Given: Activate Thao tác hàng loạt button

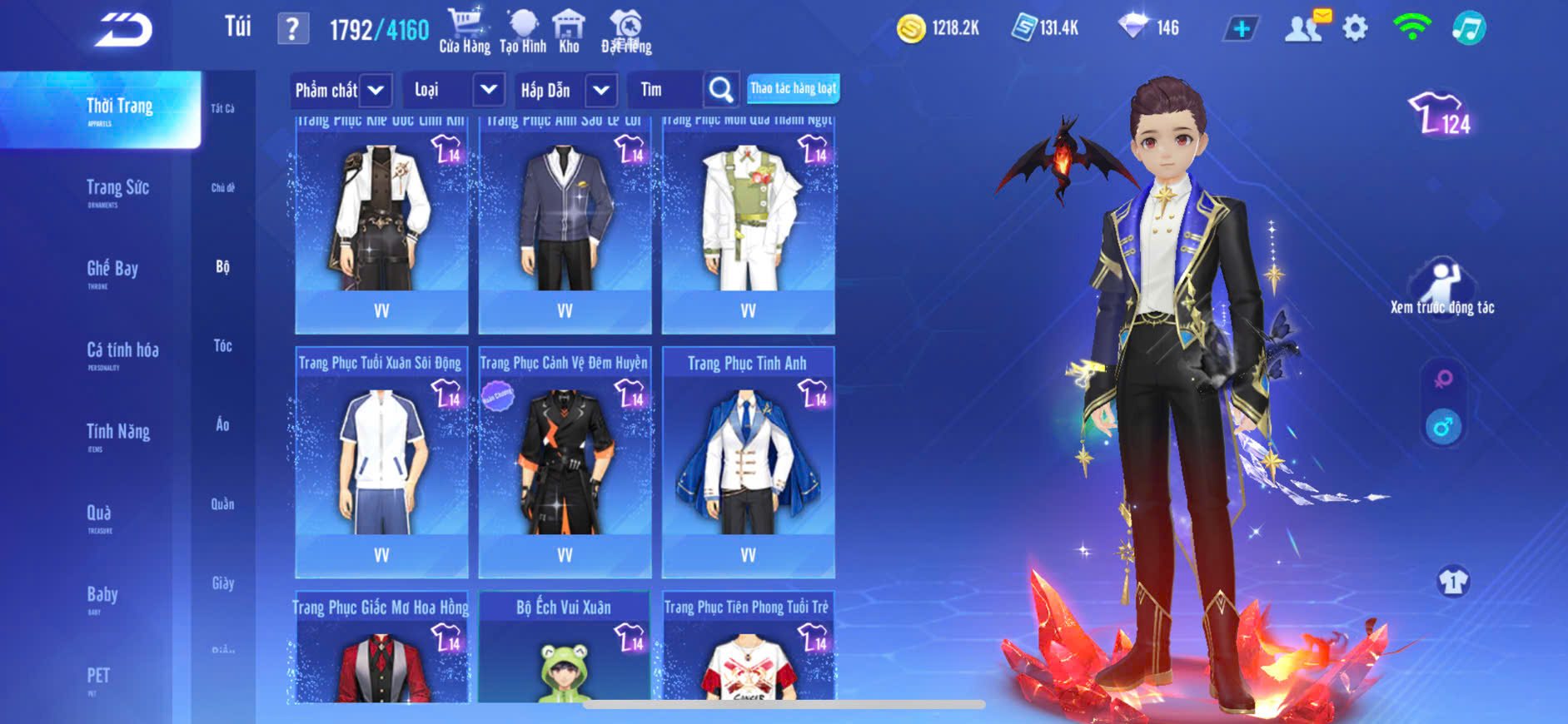Looking at the screenshot, I should coord(793,88).
